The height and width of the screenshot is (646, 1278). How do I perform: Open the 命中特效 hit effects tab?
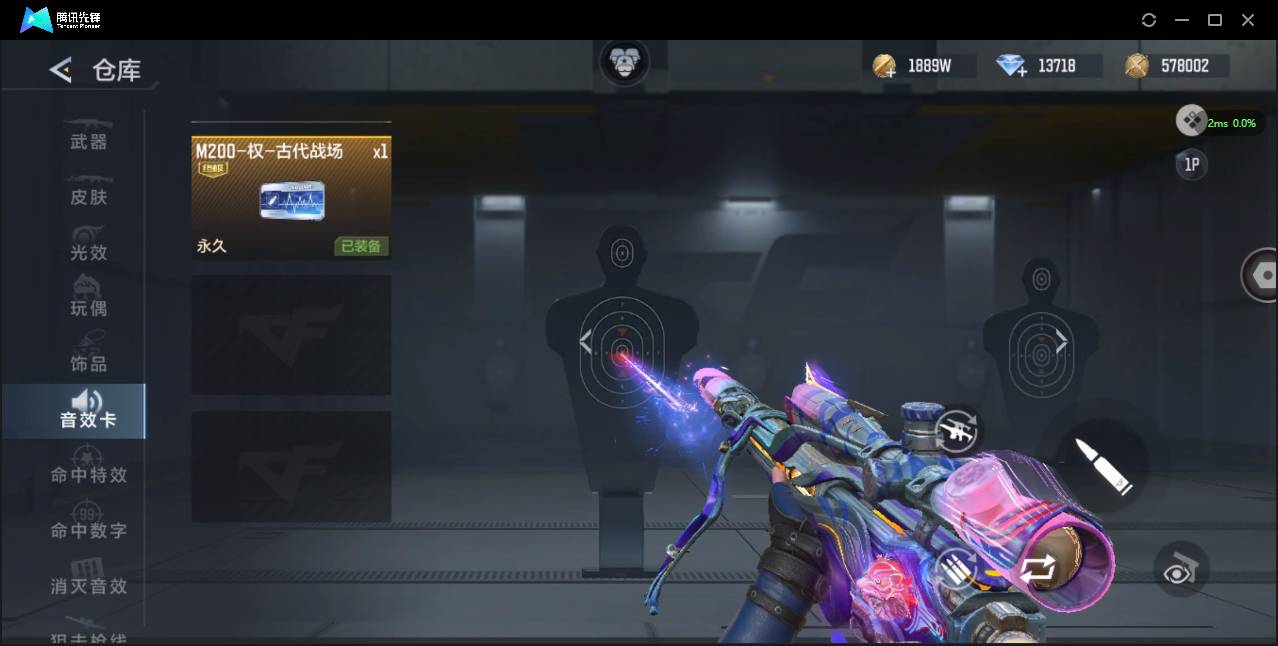(88, 474)
